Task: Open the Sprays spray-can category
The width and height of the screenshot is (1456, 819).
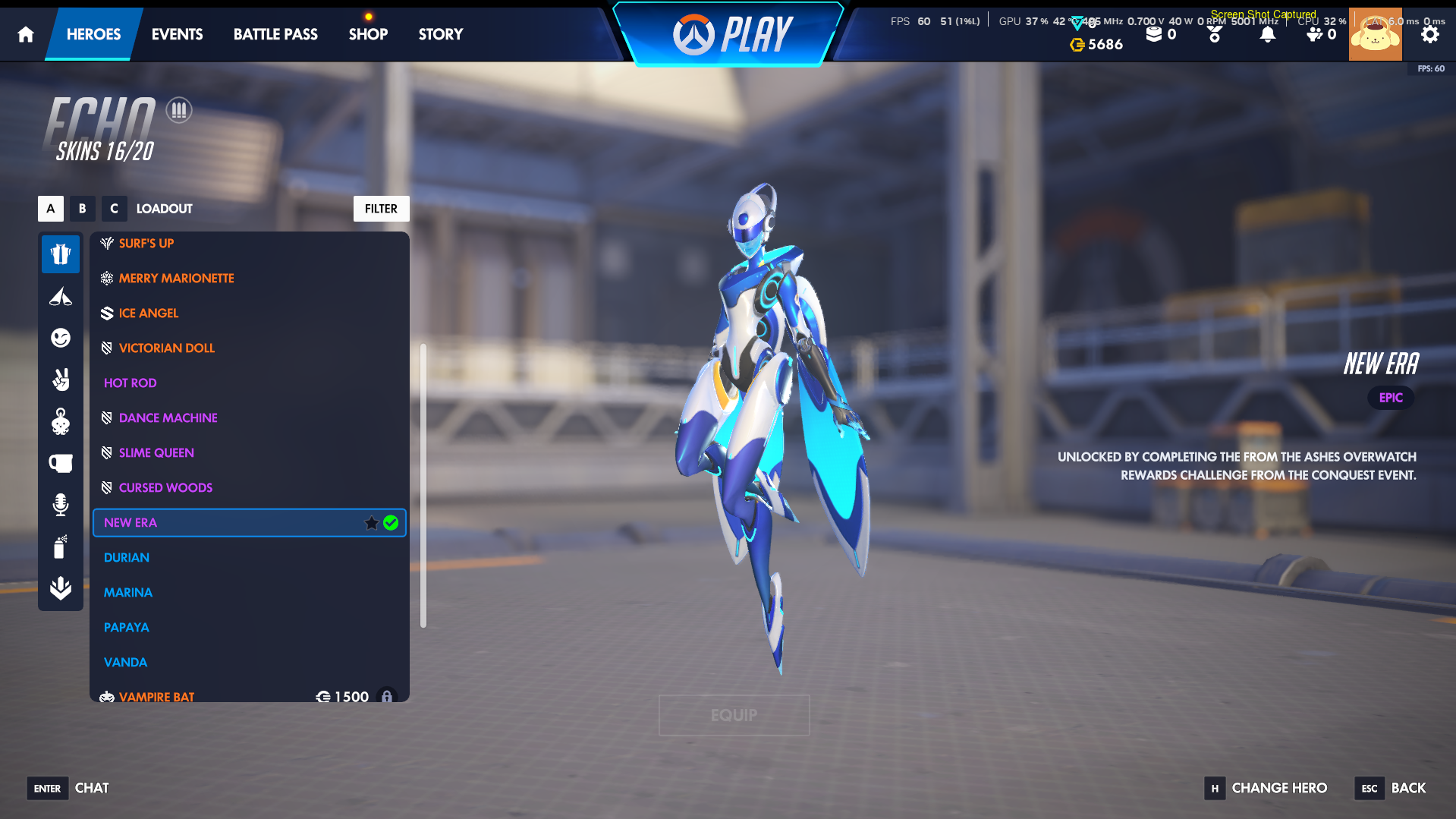Action: (61, 547)
